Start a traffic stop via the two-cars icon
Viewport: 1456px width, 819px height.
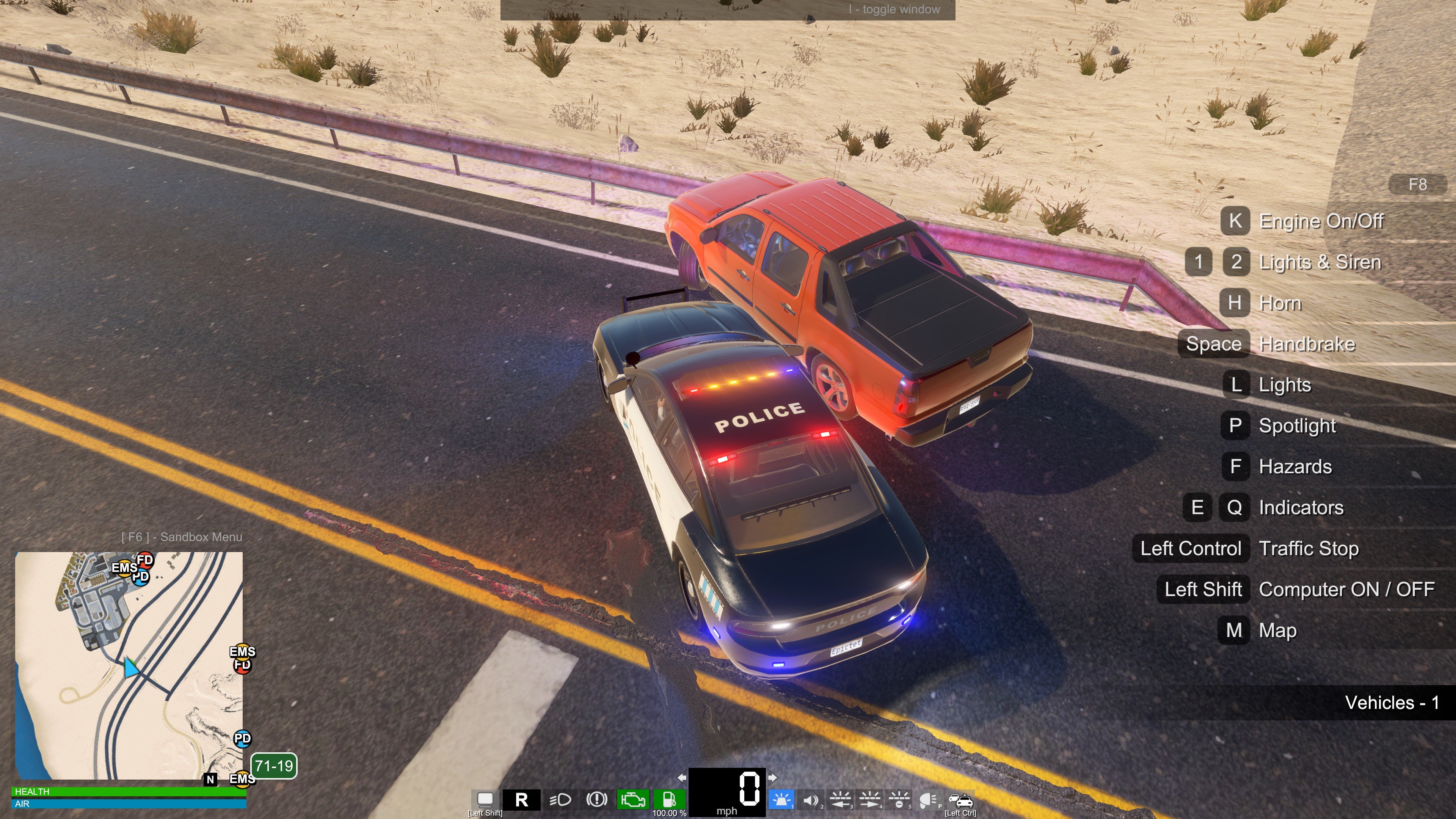click(960, 800)
